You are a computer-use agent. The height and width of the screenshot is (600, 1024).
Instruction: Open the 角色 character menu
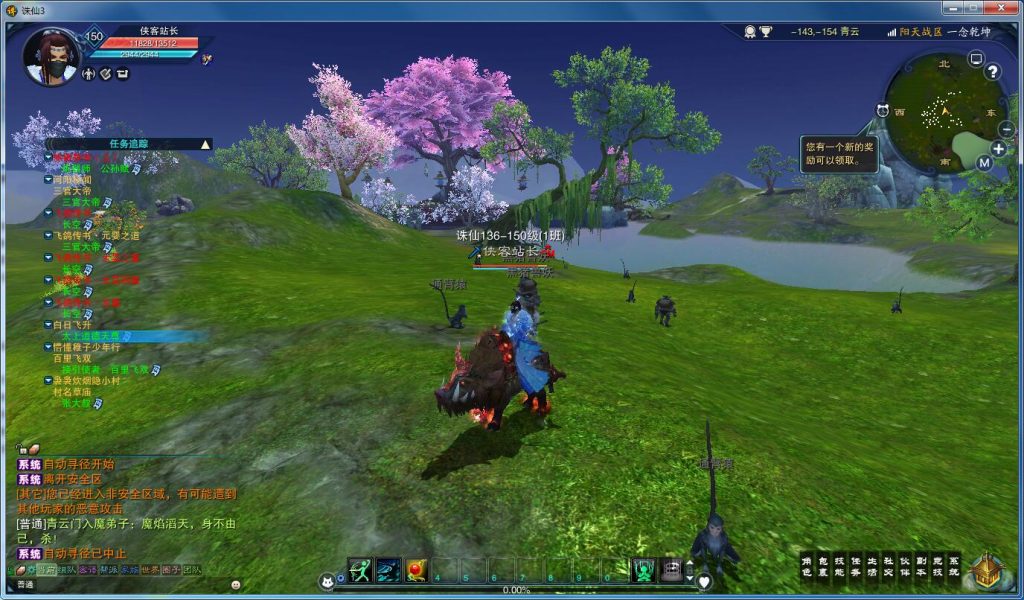click(807, 567)
